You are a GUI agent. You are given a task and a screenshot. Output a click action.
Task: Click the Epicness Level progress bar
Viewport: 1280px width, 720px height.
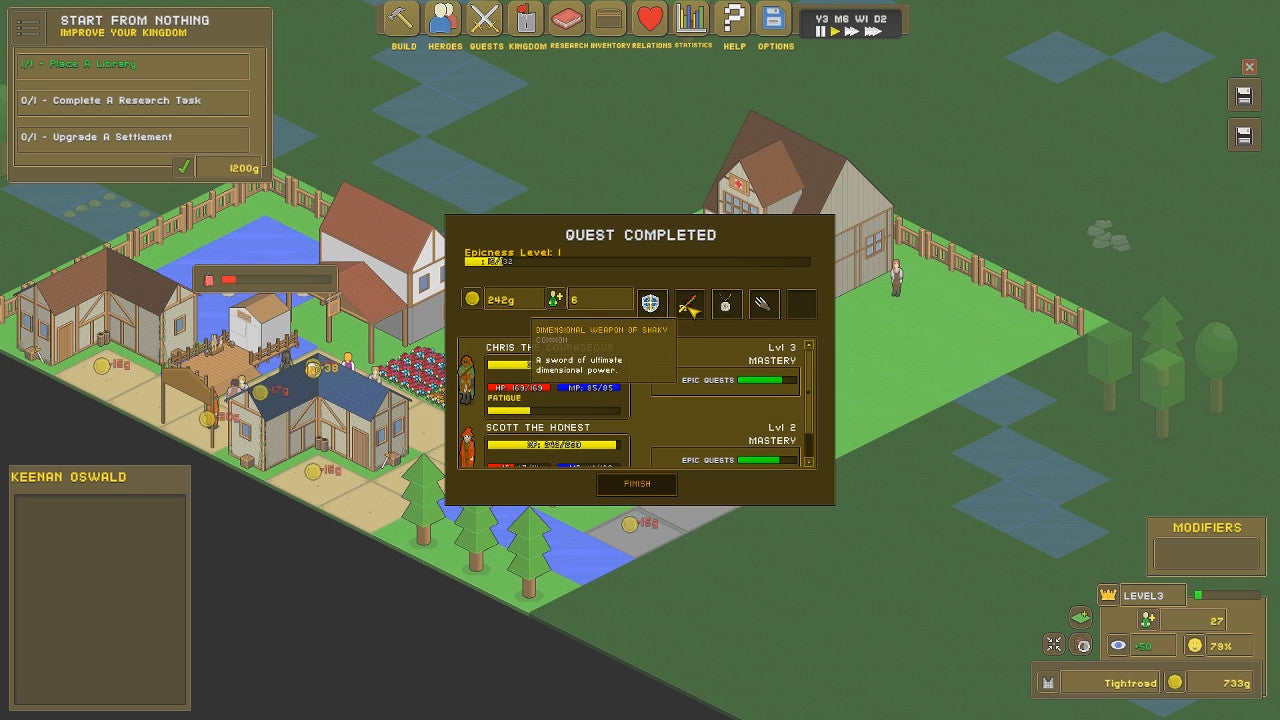(x=637, y=262)
